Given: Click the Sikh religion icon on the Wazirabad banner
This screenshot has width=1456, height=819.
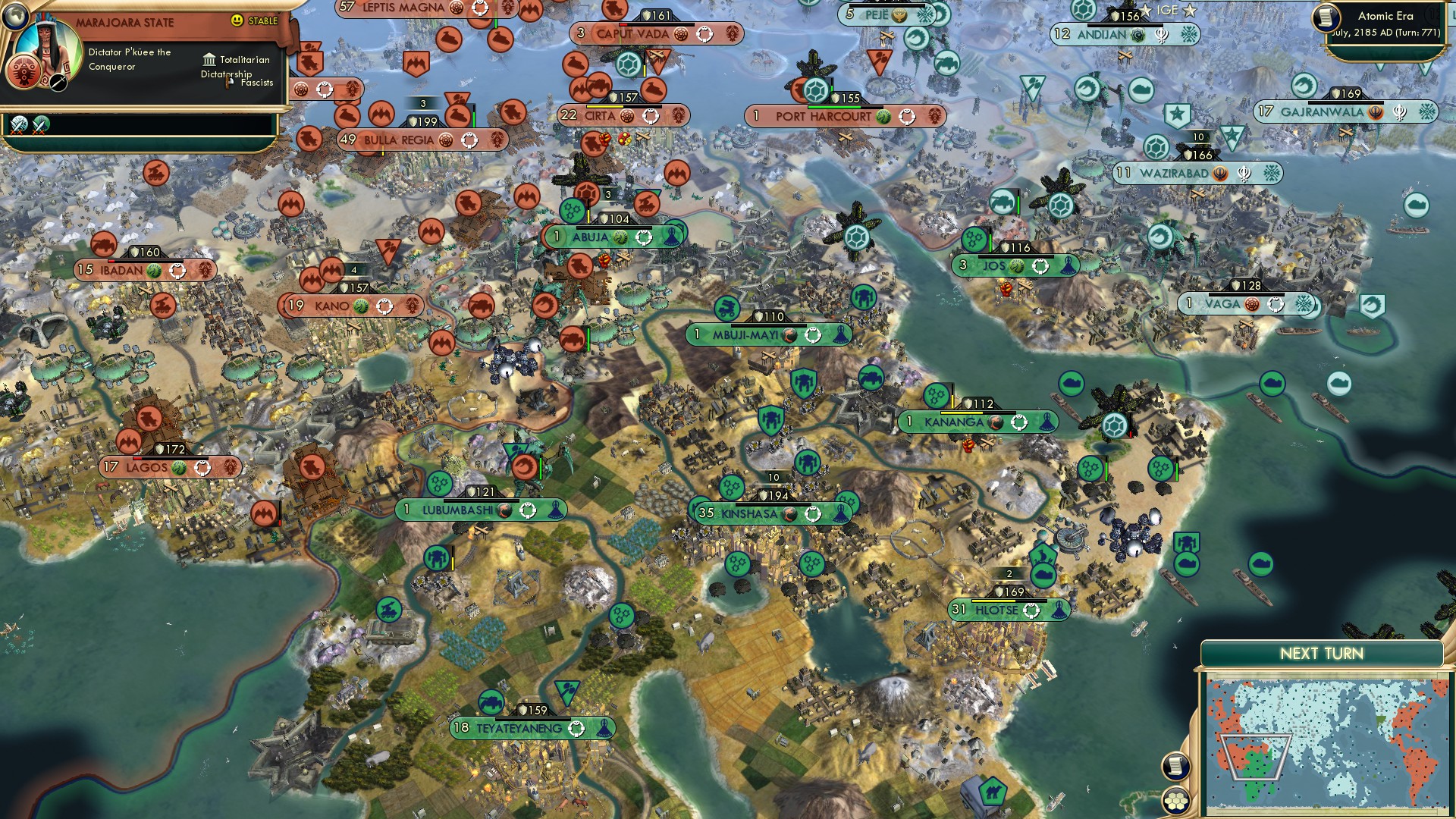Looking at the screenshot, I should [x=1222, y=172].
